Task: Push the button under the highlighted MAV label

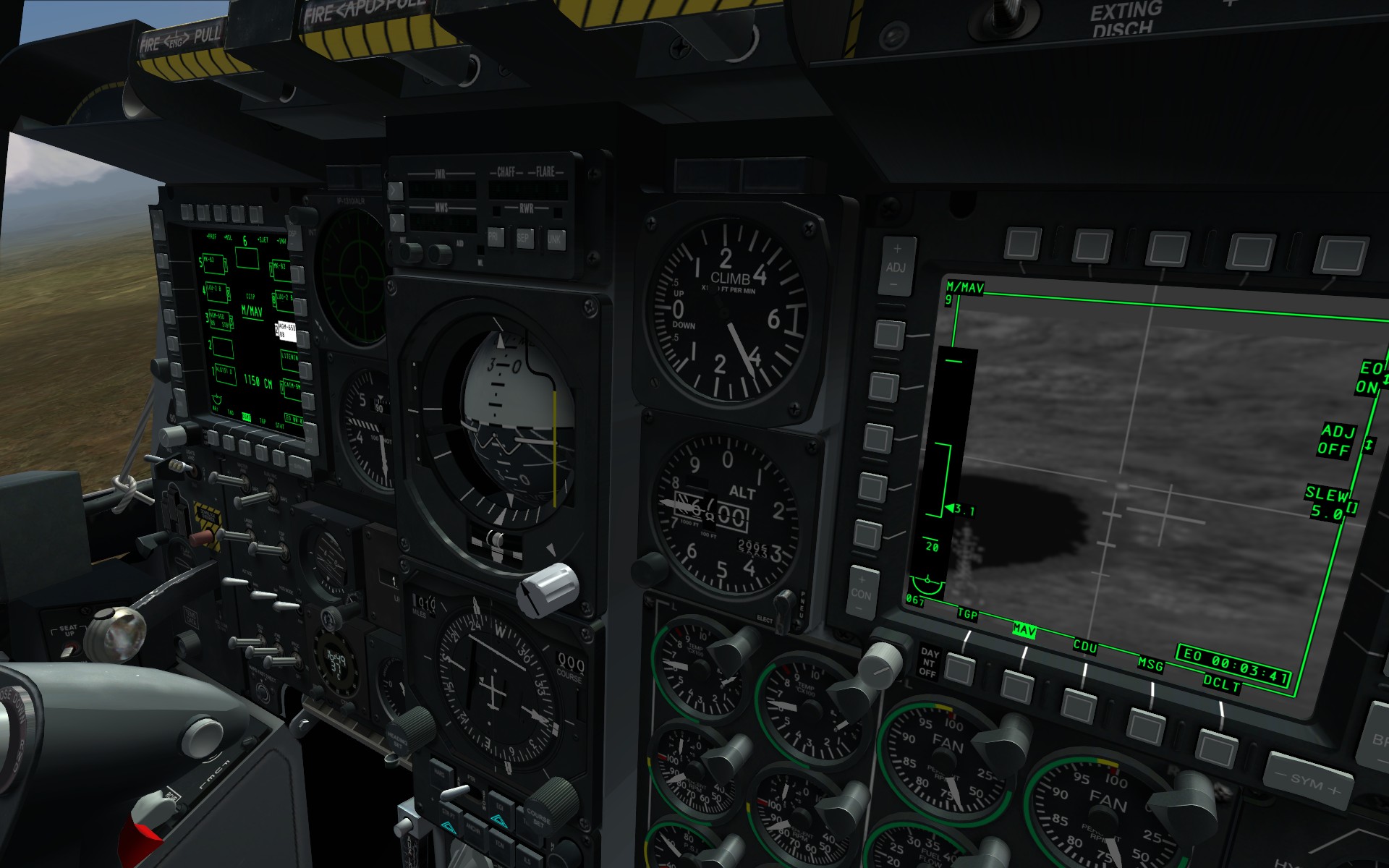Action: click(1017, 686)
